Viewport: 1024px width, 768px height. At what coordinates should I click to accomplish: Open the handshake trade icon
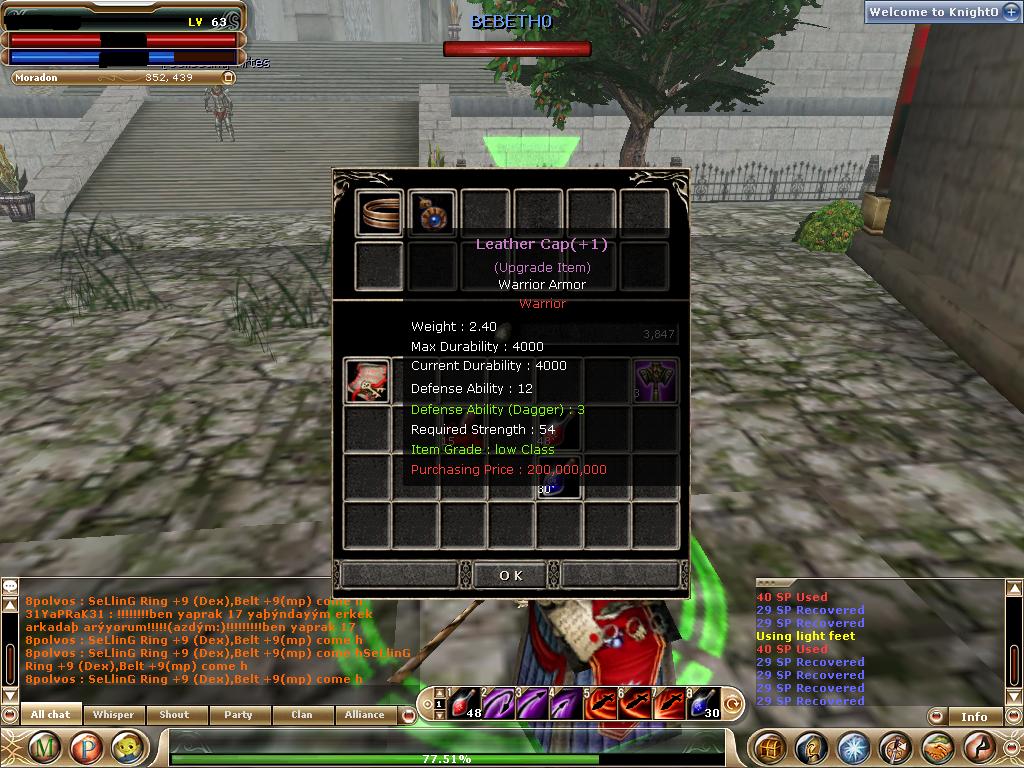coord(938,747)
